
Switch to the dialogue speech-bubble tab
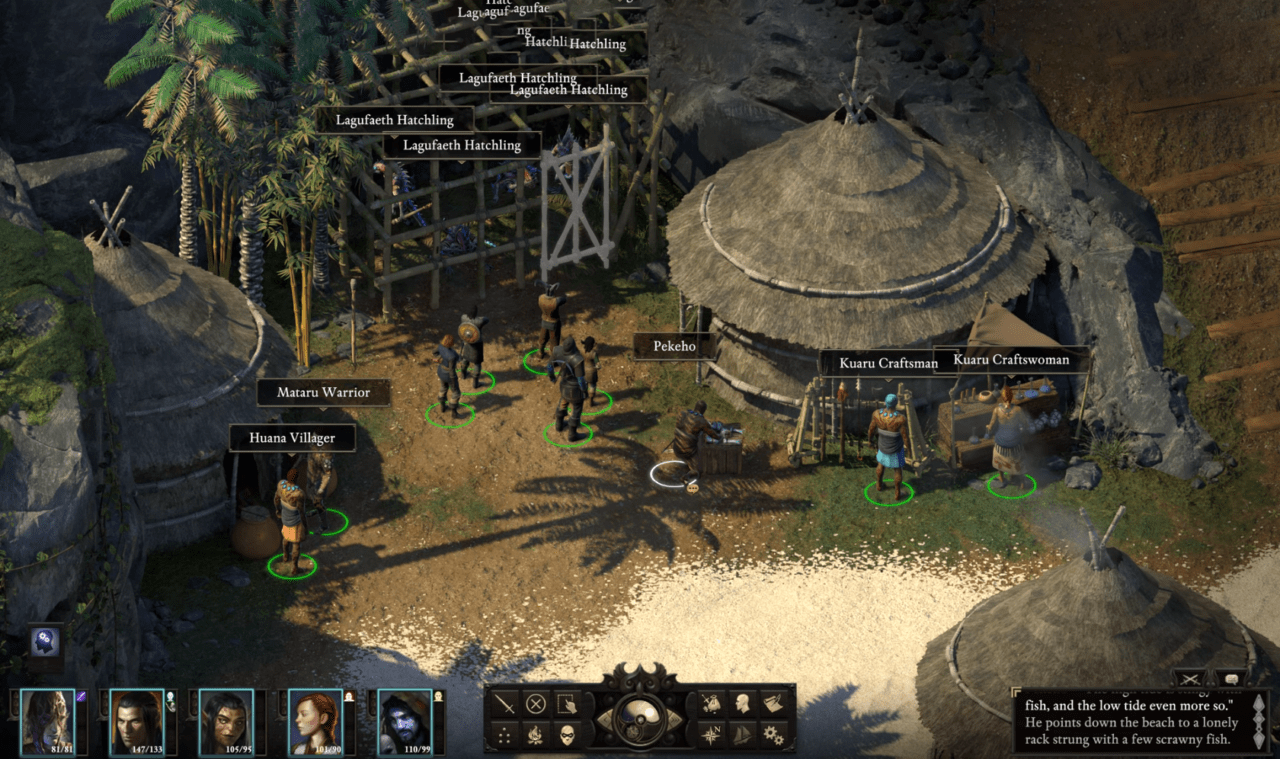click(x=1231, y=679)
